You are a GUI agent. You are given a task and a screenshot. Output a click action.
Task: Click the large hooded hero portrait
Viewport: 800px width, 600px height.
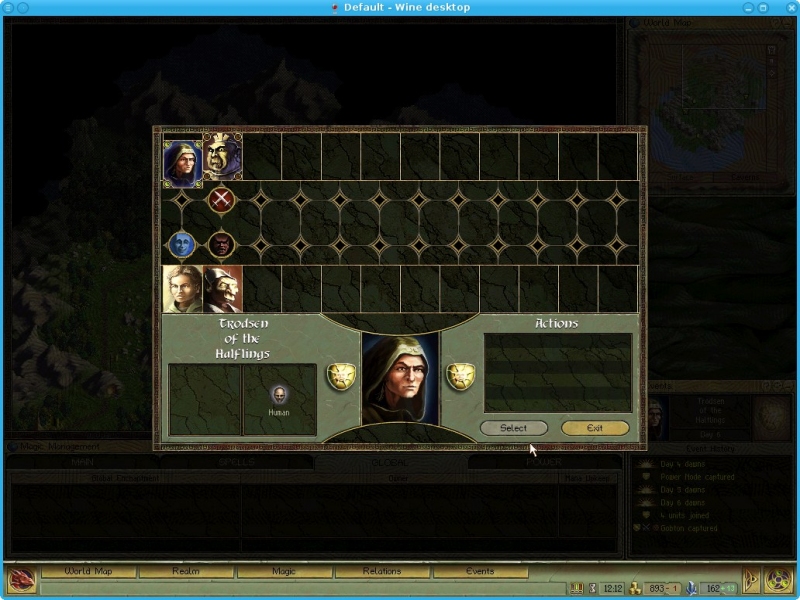(x=400, y=378)
